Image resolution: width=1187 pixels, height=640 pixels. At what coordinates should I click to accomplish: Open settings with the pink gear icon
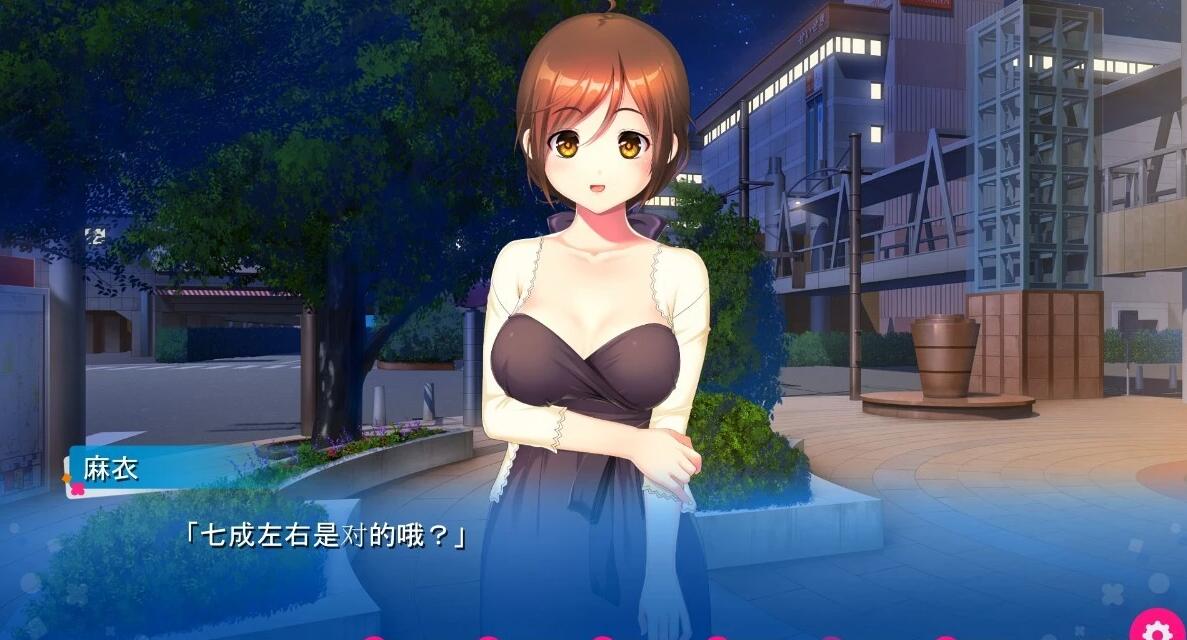pos(1157,627)
